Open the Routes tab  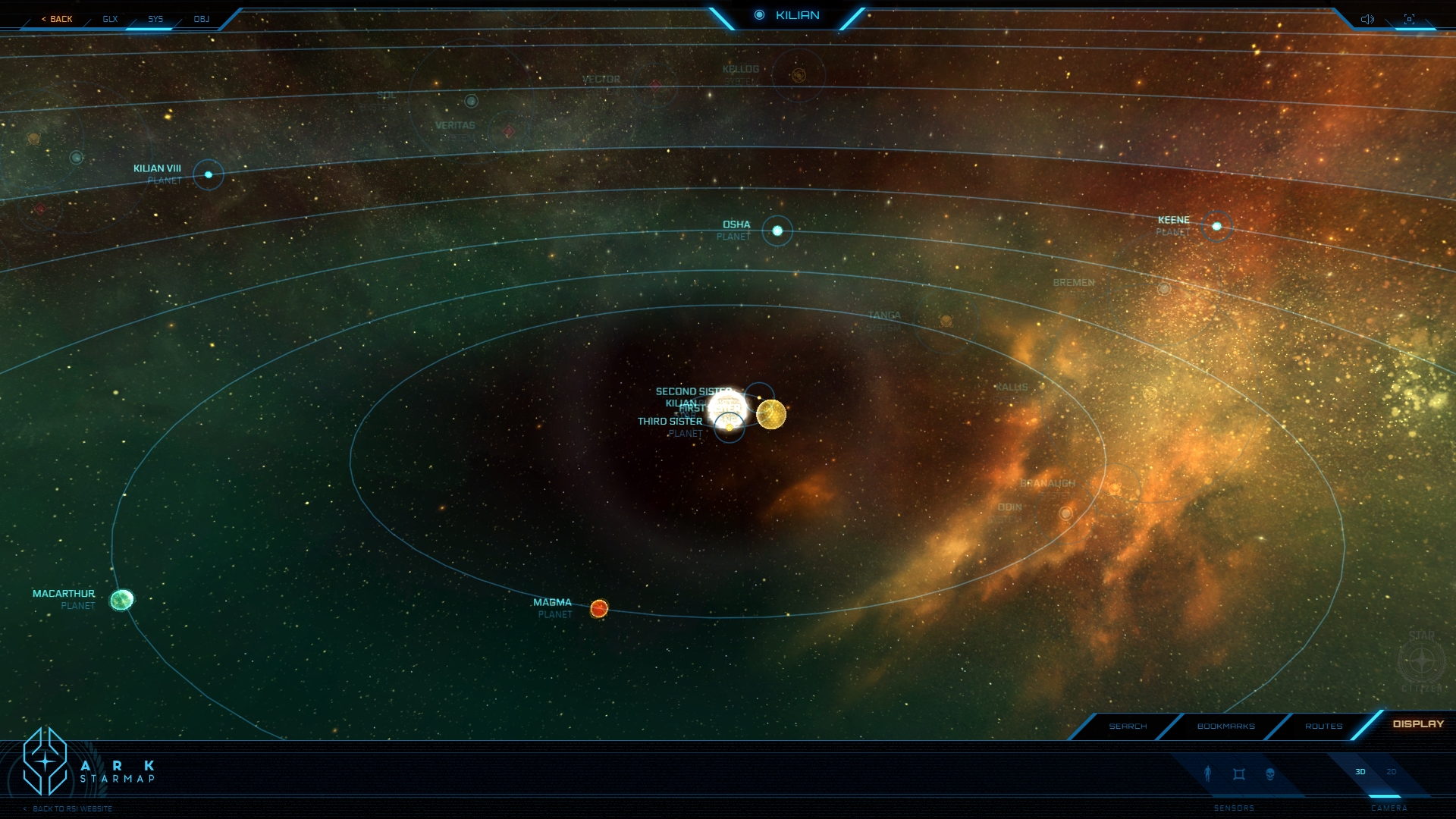coord(1323,726)
